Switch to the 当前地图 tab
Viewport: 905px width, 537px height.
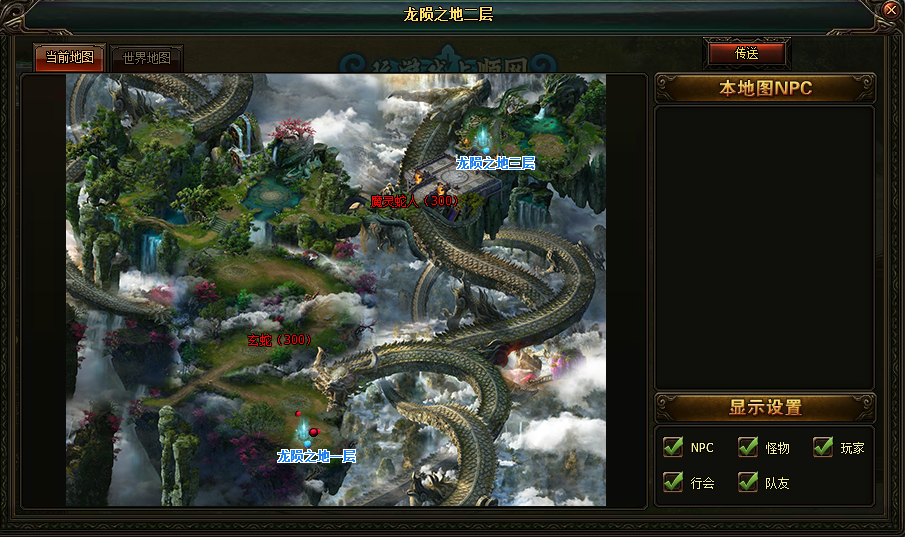point(69,58)
